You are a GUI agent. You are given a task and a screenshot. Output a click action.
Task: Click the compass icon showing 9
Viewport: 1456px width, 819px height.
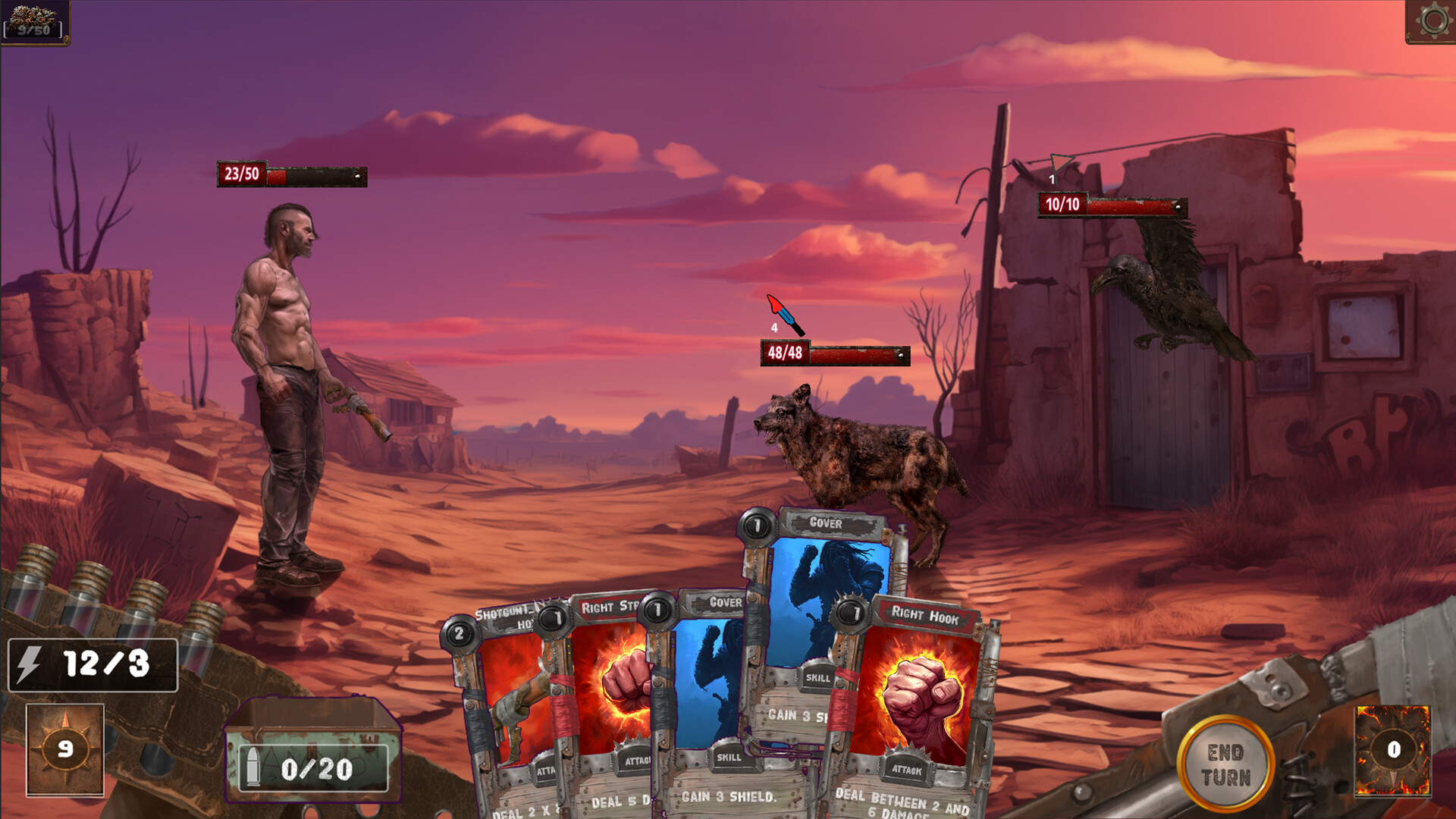pos(64,748)
